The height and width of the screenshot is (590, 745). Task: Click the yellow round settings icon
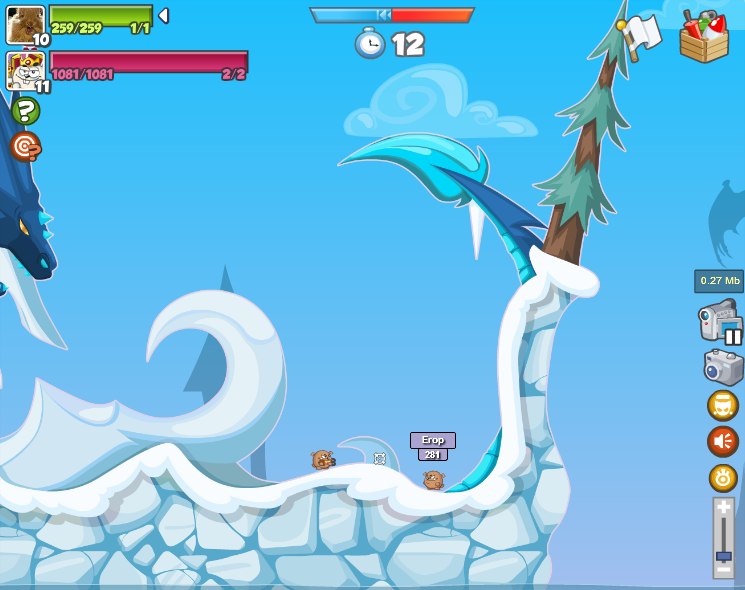tap(723, 478)
